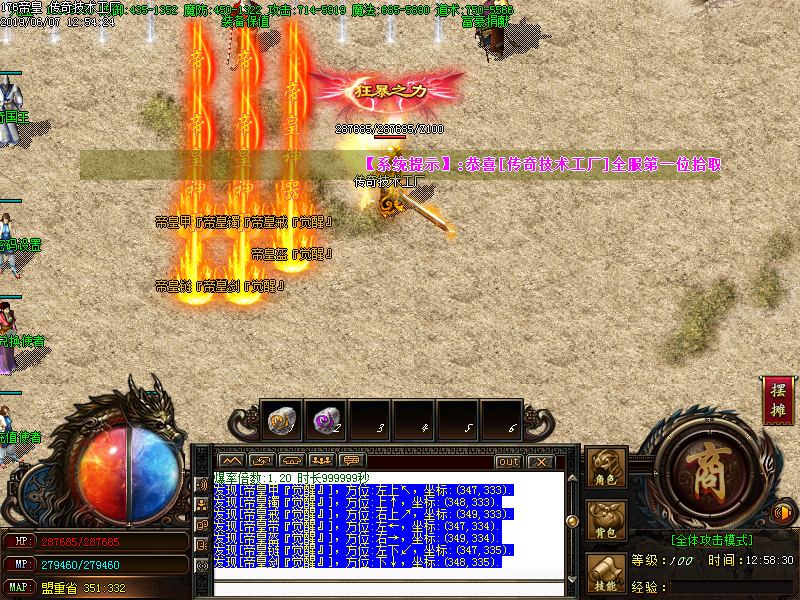
Task: Close the chat window with the X button
Action: pos(540,462)
